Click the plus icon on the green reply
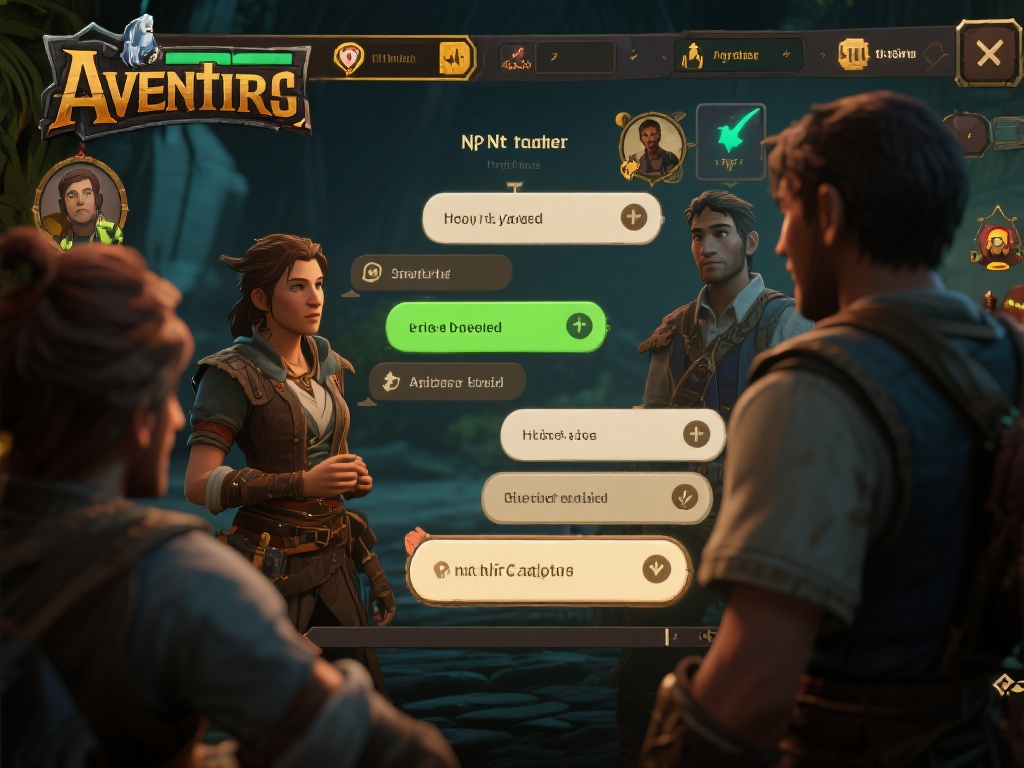This screenshot has height=768, width=1024. [578, 326]
